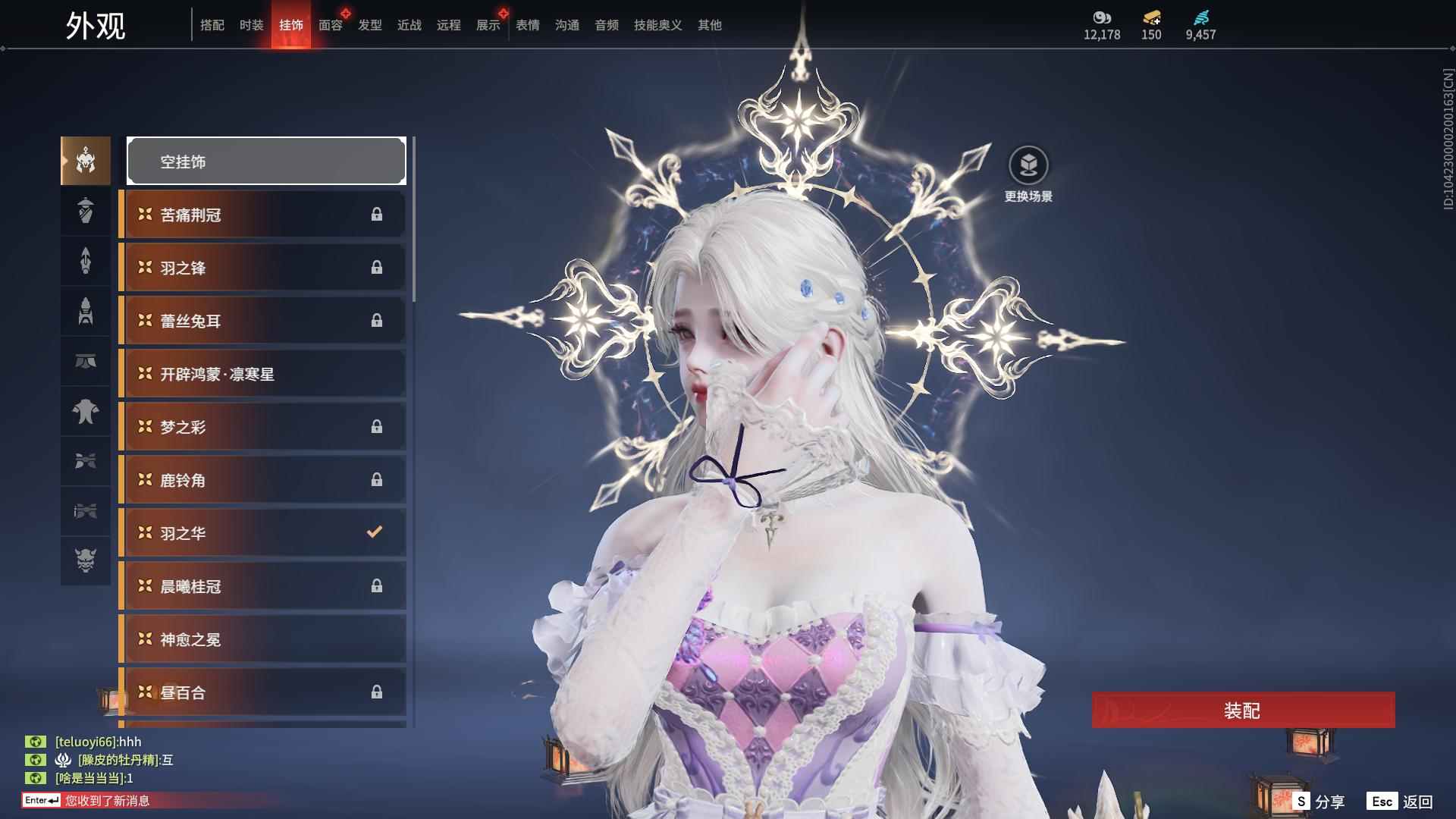Select the oni mask category icon
This screenshot has width=1456, height=819.
tap(86, 560)
